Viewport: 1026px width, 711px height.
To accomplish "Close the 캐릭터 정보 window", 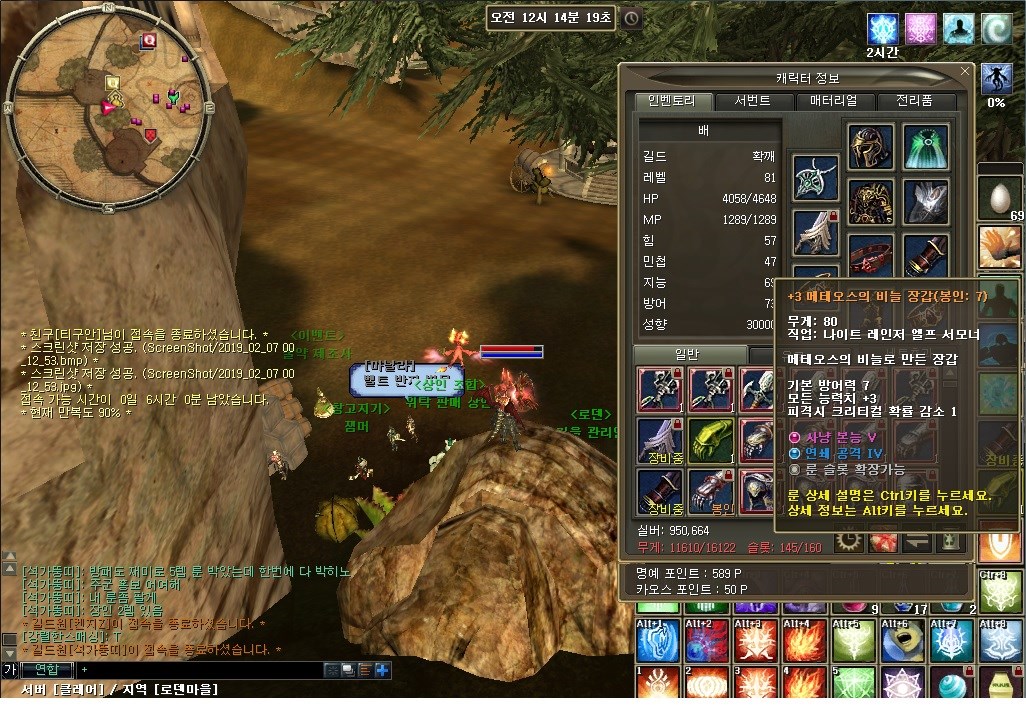I will pos(965,71).
